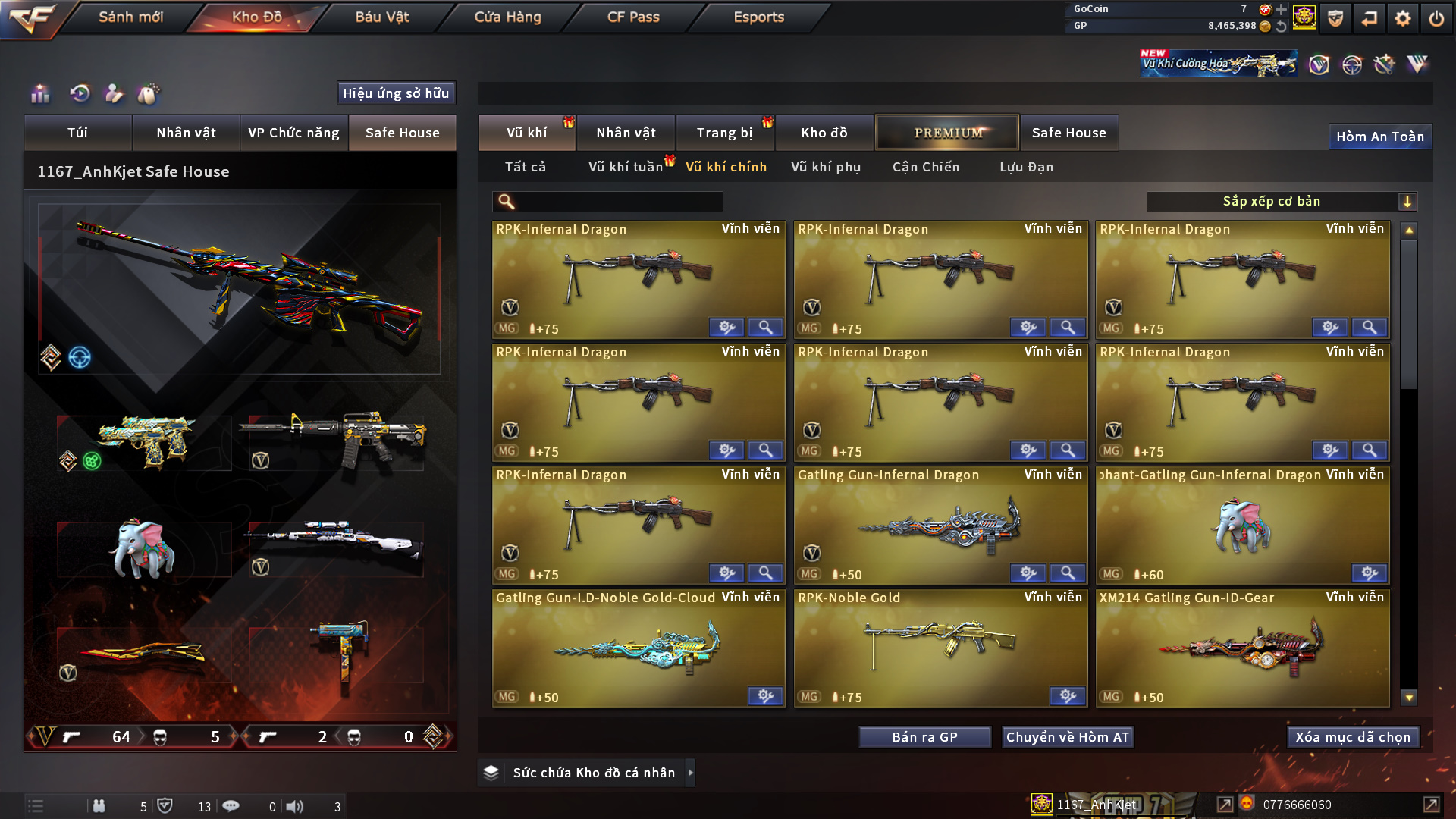
Task: Click the Bán ra GP button
Action: click(x=924, y=737)
